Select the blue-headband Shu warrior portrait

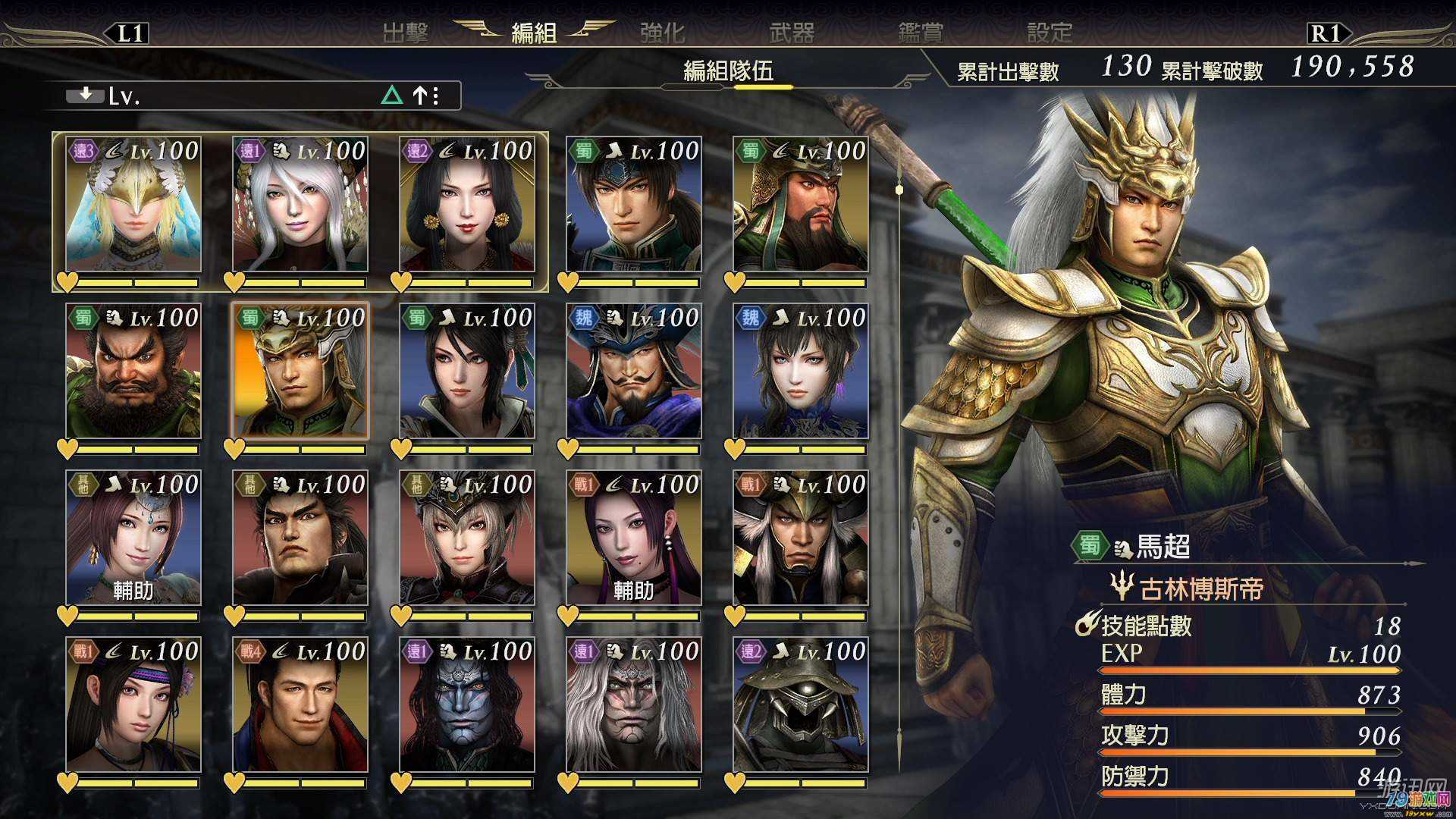634,205
